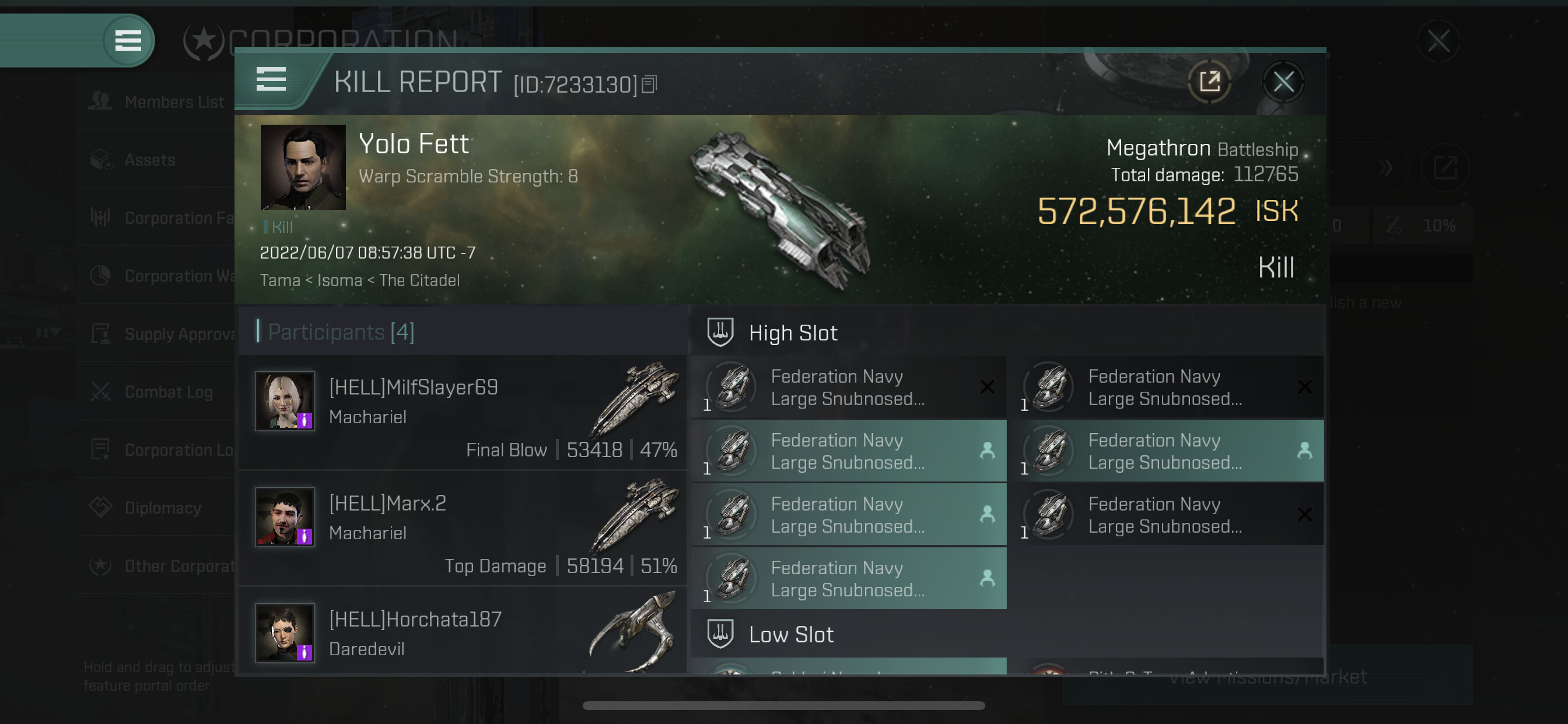Share the kill report via export icon
This screenshot has width=1568, height=724.
(x=1209, y=82)
